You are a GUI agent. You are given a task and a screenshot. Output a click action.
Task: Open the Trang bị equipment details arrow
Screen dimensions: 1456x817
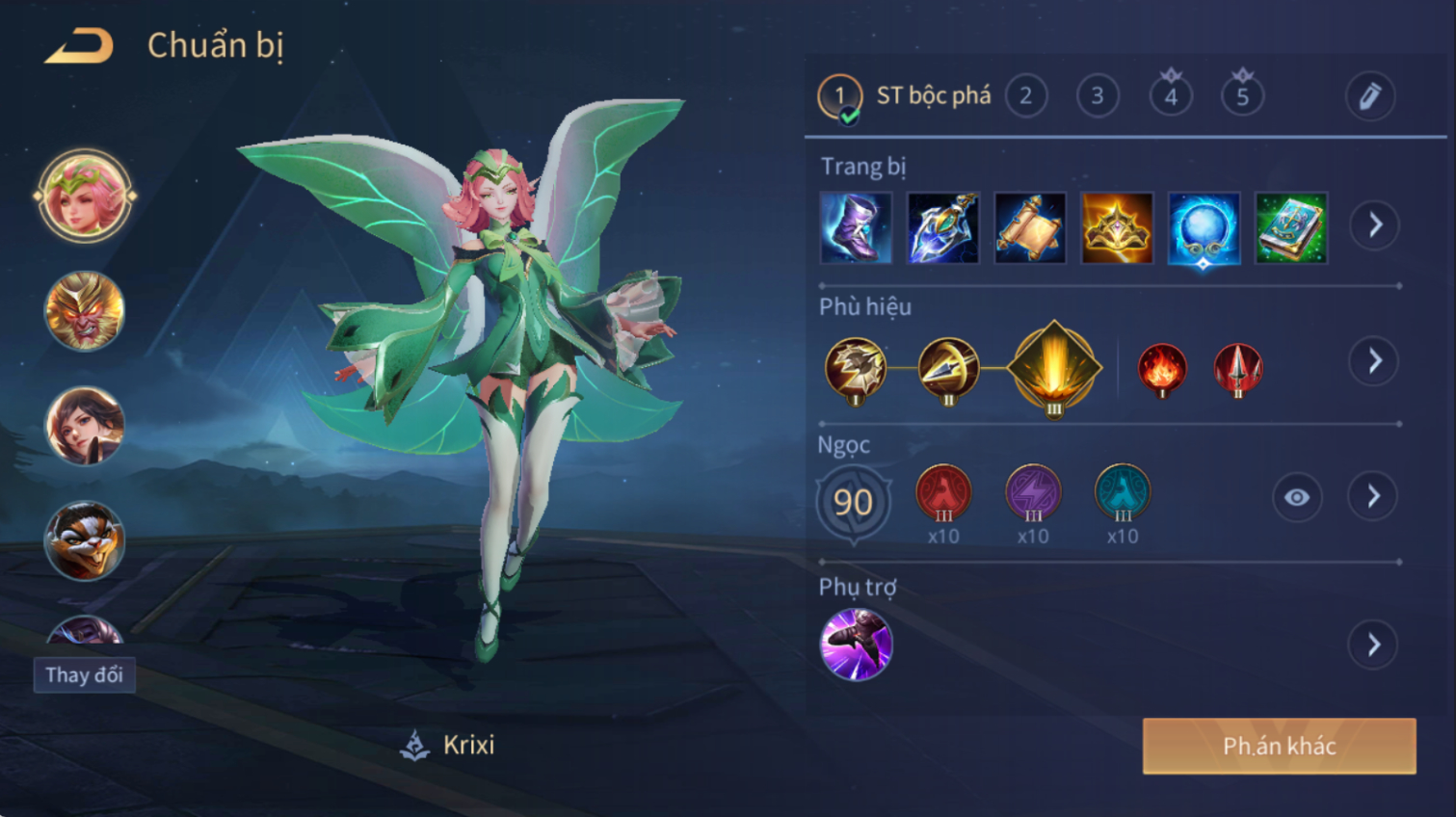tap(1374, 225)
